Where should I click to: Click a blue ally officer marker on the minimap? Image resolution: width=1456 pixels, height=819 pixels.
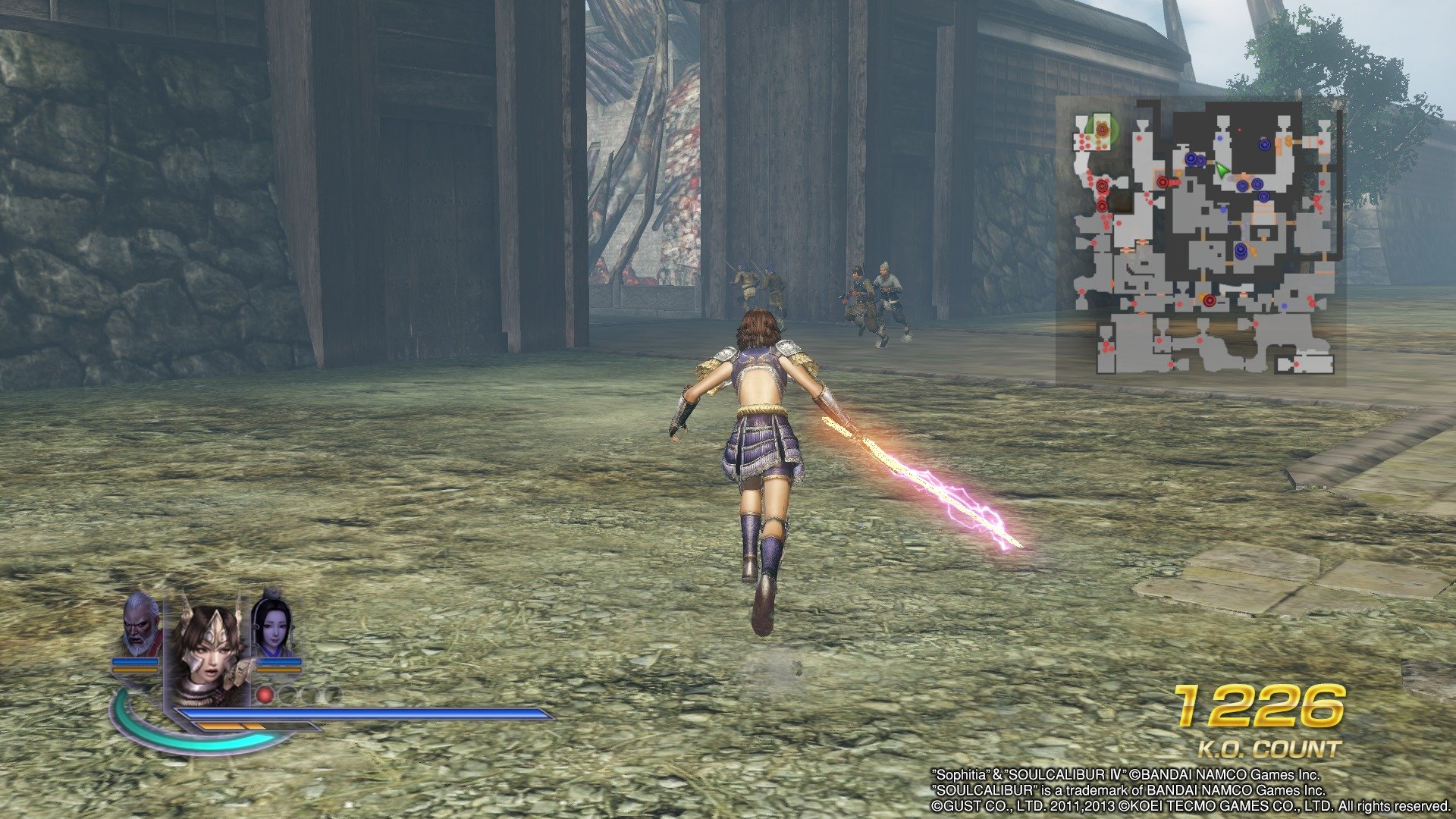pyautogui.click(x=1264, y=145)
